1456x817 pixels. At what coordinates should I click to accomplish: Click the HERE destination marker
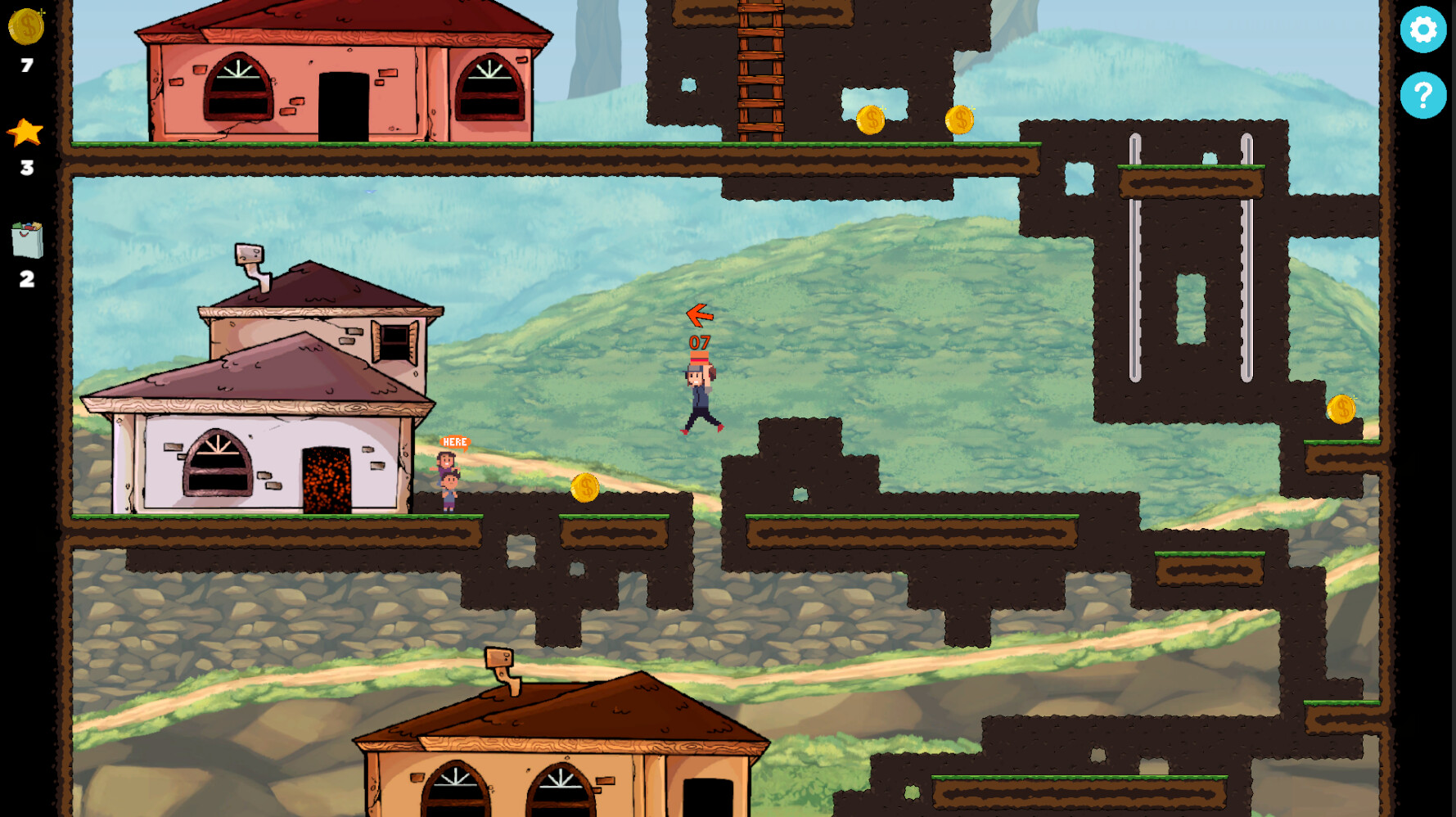(x=453, y=442)
